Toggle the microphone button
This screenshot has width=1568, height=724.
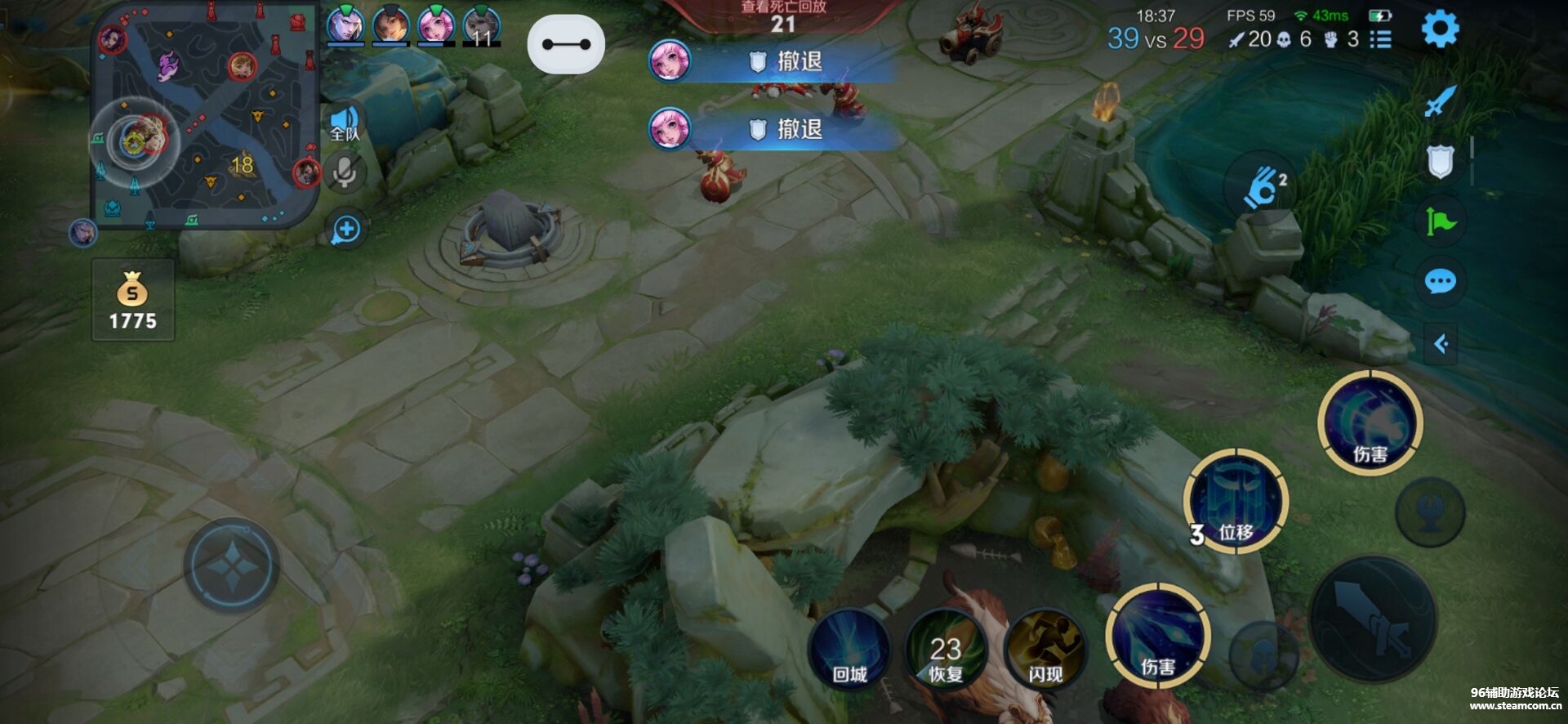point(345,172)
